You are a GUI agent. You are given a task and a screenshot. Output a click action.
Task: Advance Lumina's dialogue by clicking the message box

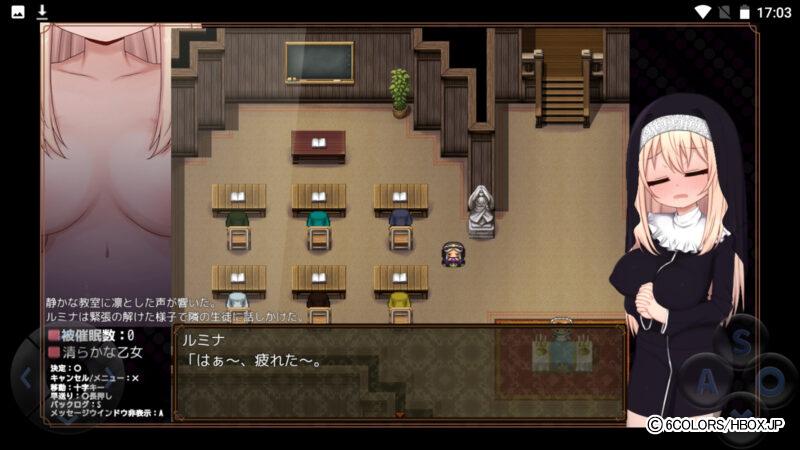pos(400,370)
